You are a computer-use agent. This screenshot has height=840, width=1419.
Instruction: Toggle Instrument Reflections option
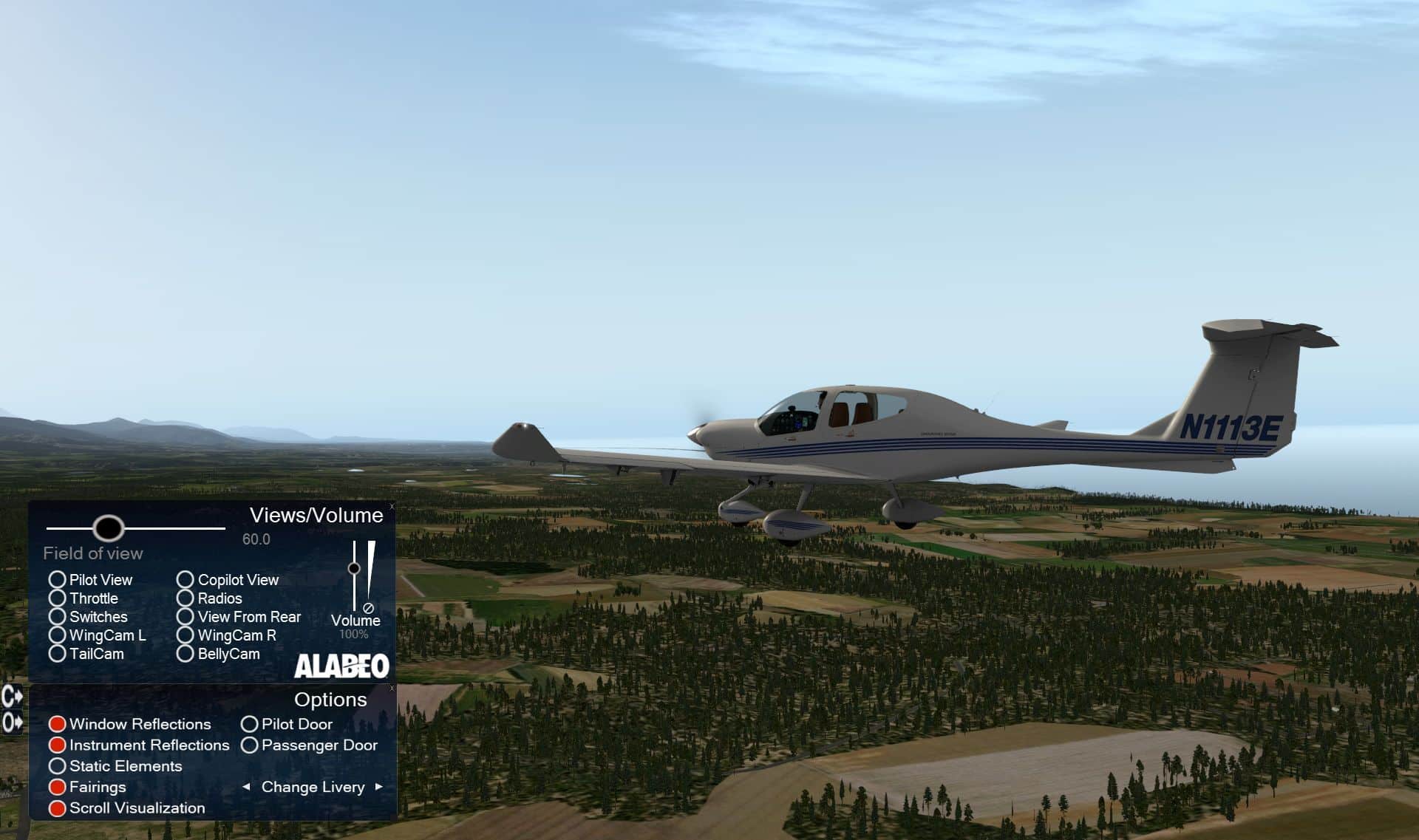pos(58,745)
